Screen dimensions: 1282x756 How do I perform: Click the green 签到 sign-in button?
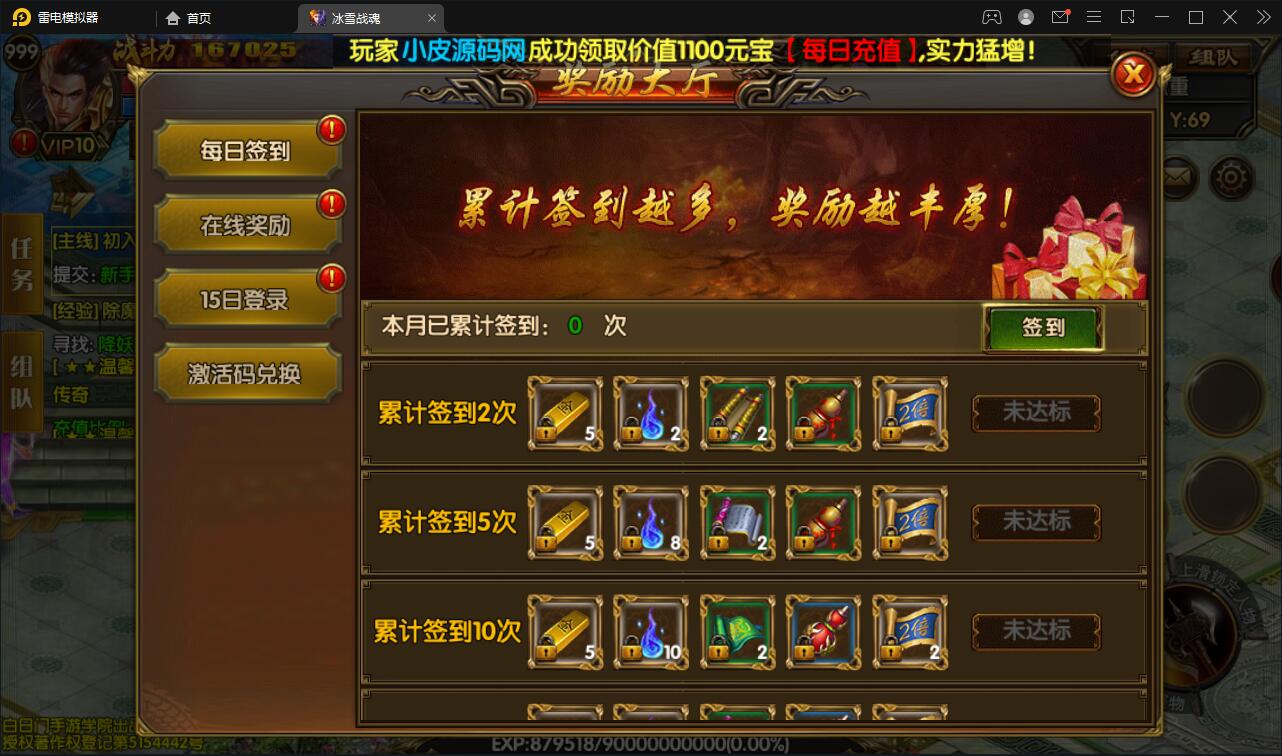1044,327
